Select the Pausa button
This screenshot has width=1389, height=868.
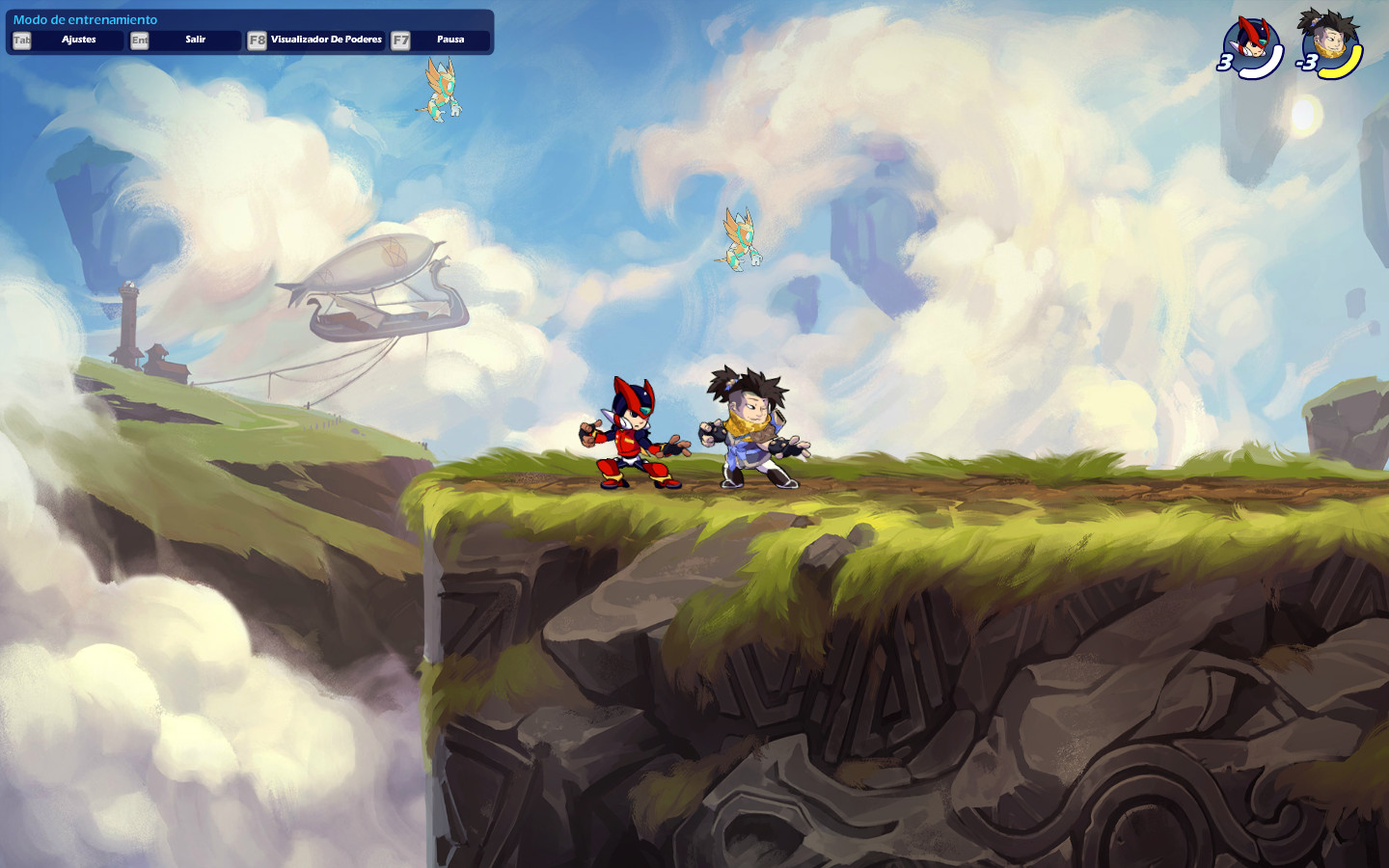[449, 40]
